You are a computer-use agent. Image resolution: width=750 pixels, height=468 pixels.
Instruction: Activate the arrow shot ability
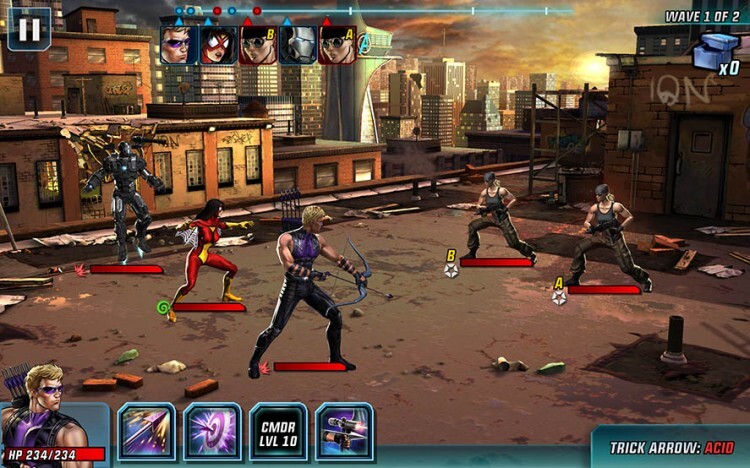[147, 431]
